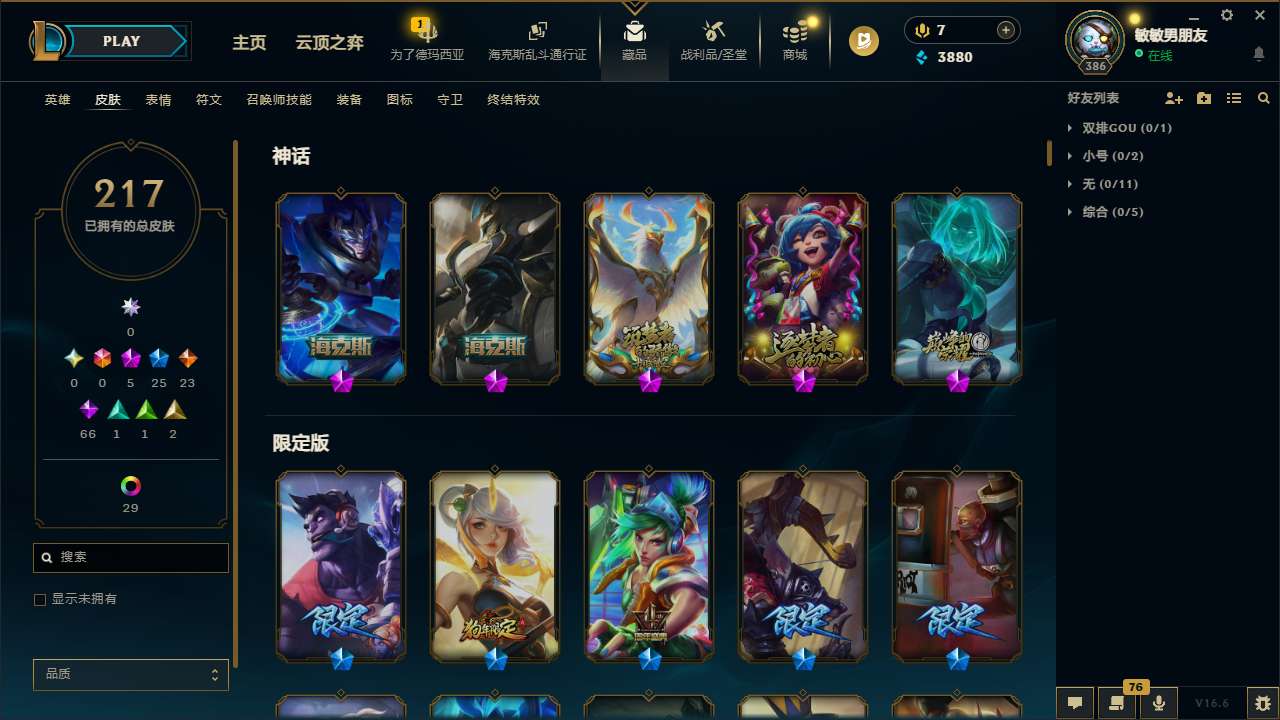The width and height of the screenshot is (1280, 720).
Task: Enable the 显示未拥有 checkbox
Action: 40,599
